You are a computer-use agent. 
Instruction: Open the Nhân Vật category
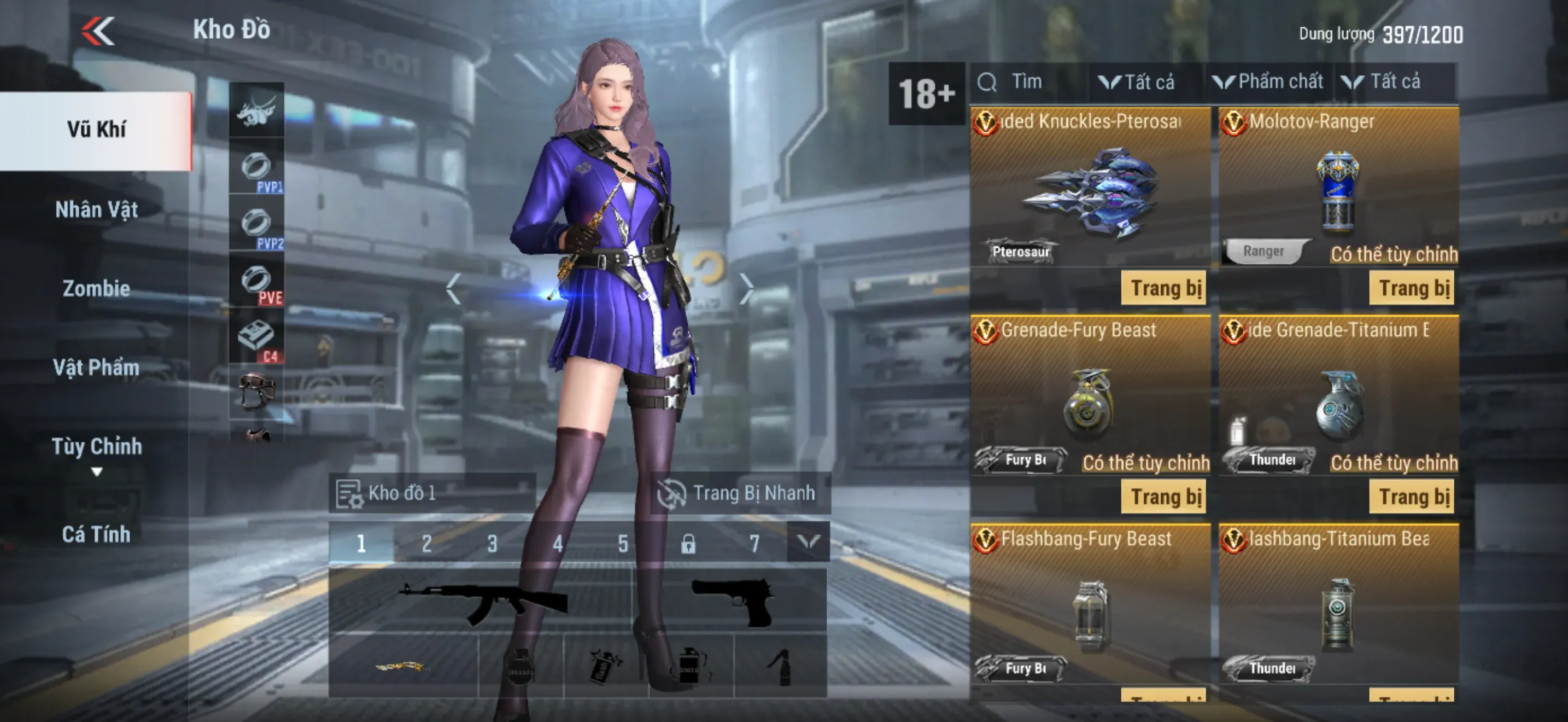[x=96, y=210]
